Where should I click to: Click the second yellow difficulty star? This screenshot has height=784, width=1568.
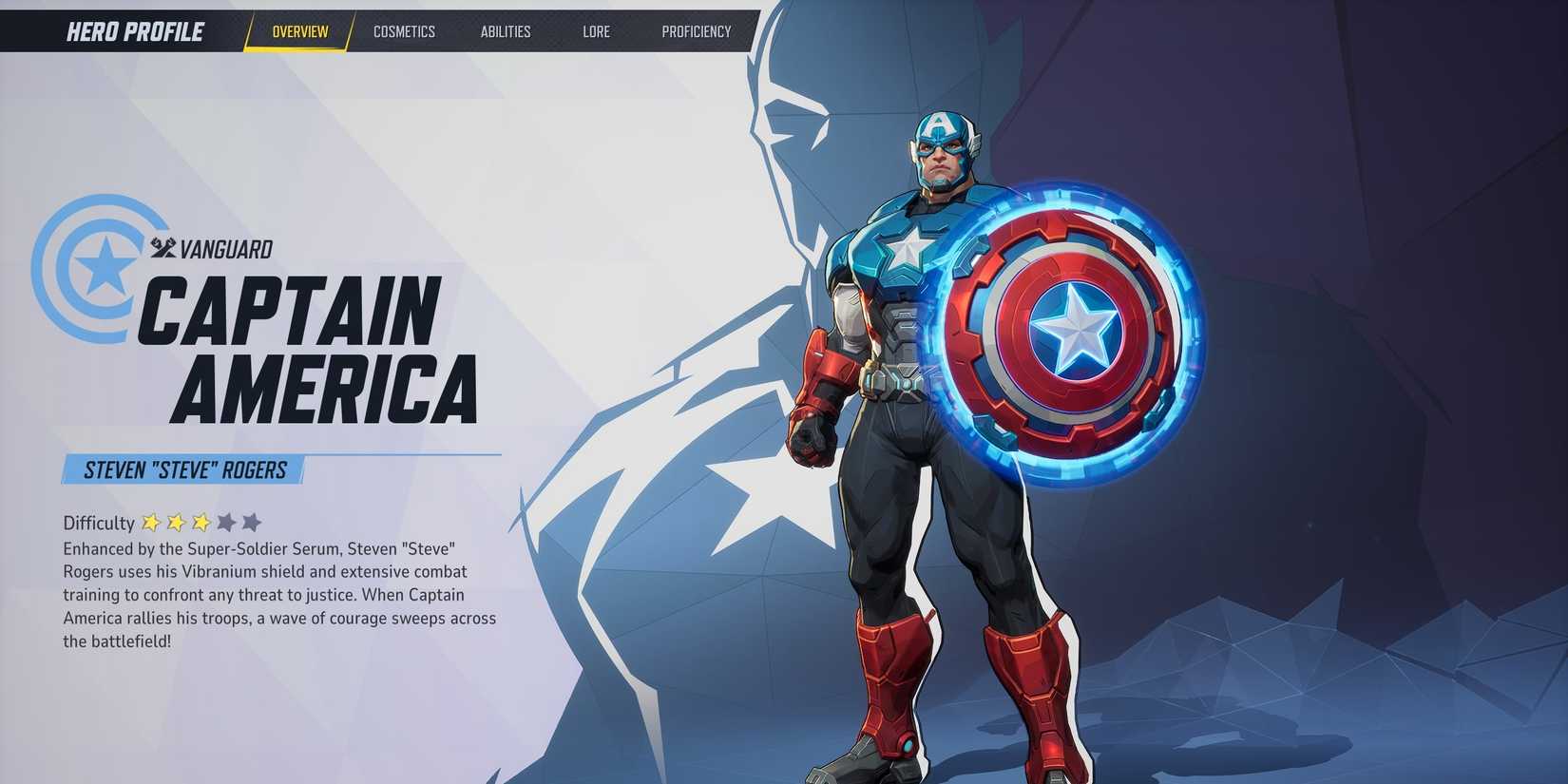176,524
